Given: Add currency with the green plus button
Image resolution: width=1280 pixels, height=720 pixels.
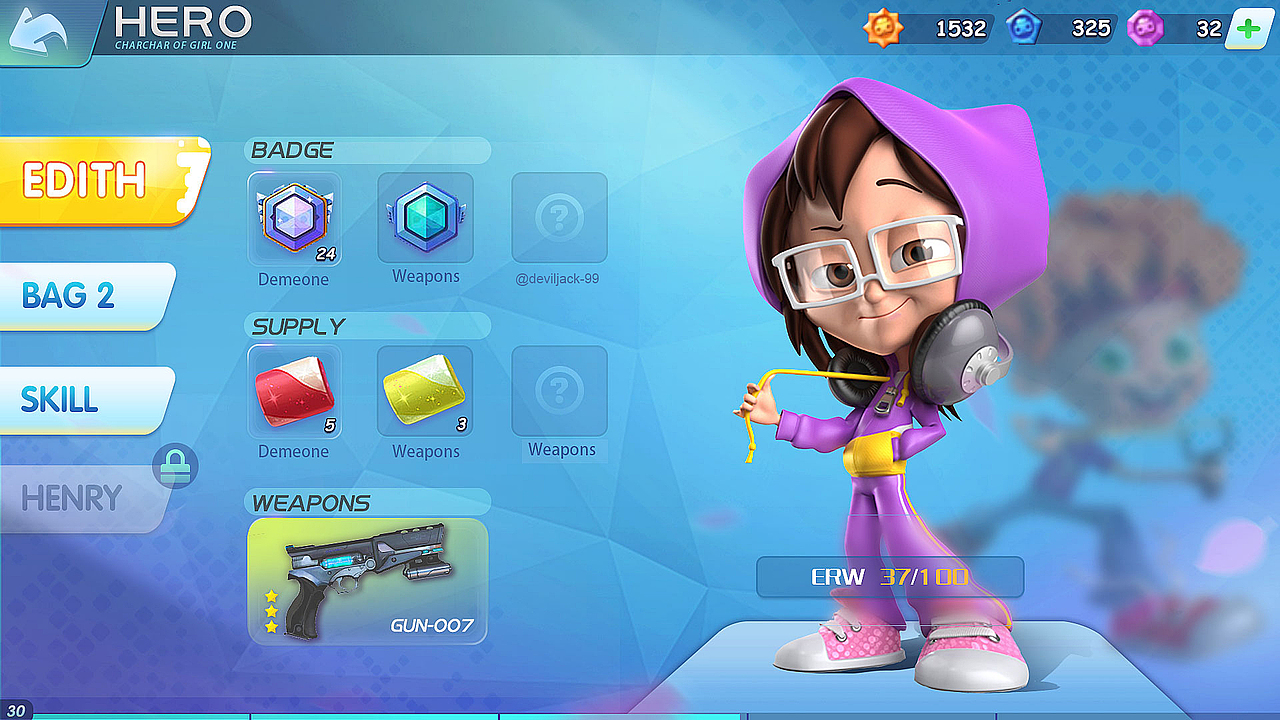Looking at the screenshot, I should 1248,29.
